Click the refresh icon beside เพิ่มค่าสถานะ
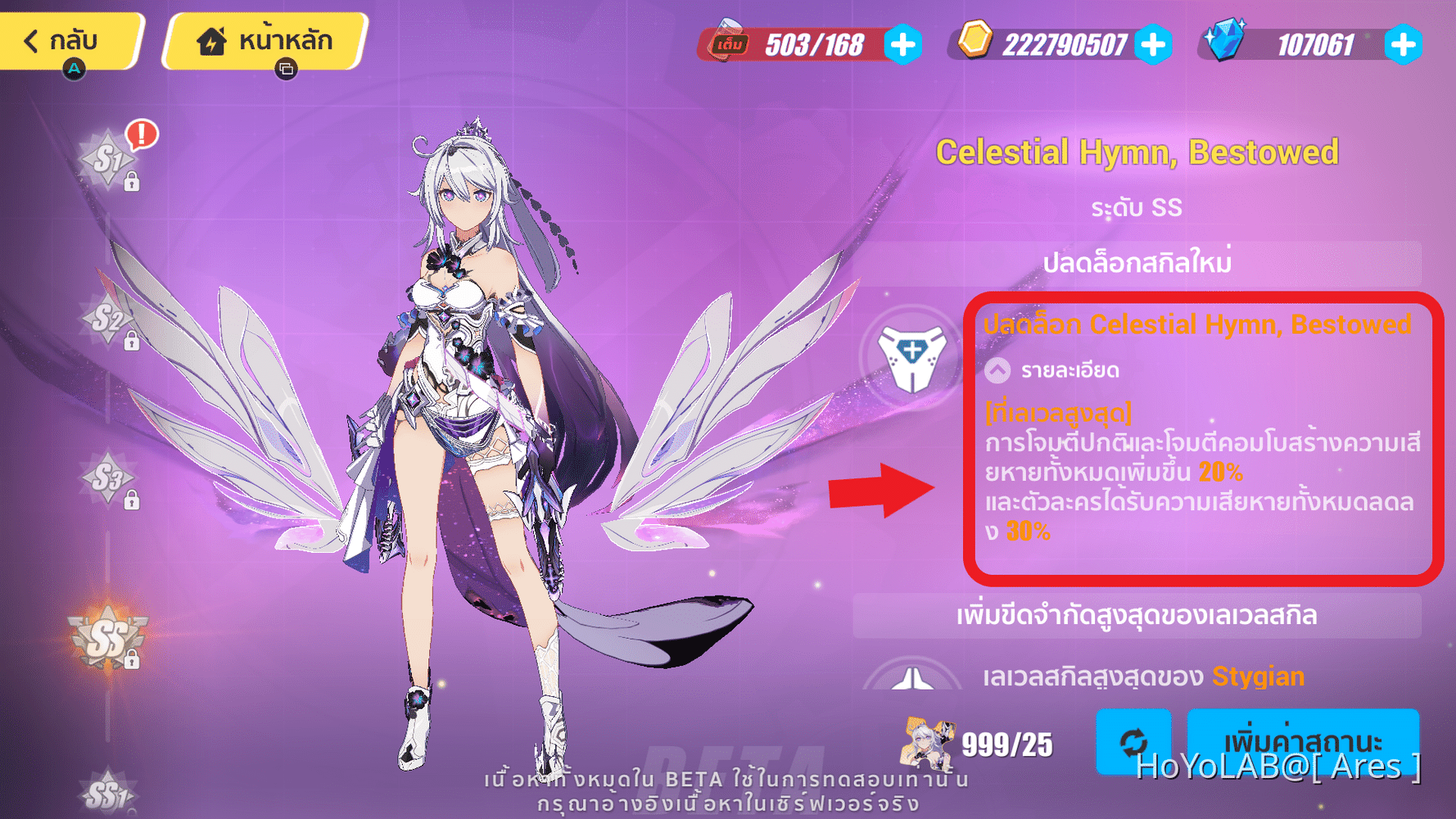The width and height of the screenshot is (1456, 819). [1134, 744]
